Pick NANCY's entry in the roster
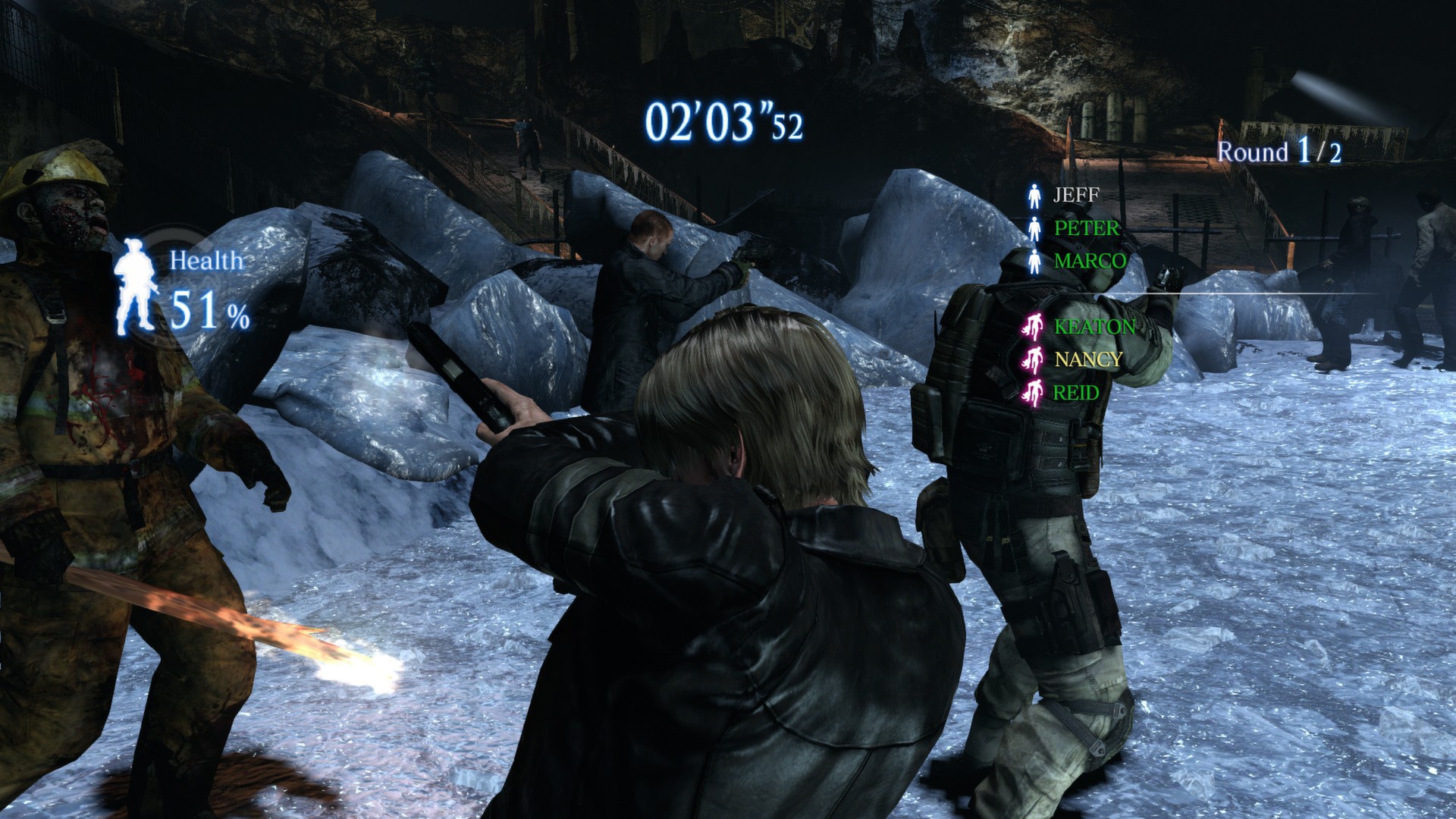The width and height of the screenshot is (1456, 819). point(1088,359)
